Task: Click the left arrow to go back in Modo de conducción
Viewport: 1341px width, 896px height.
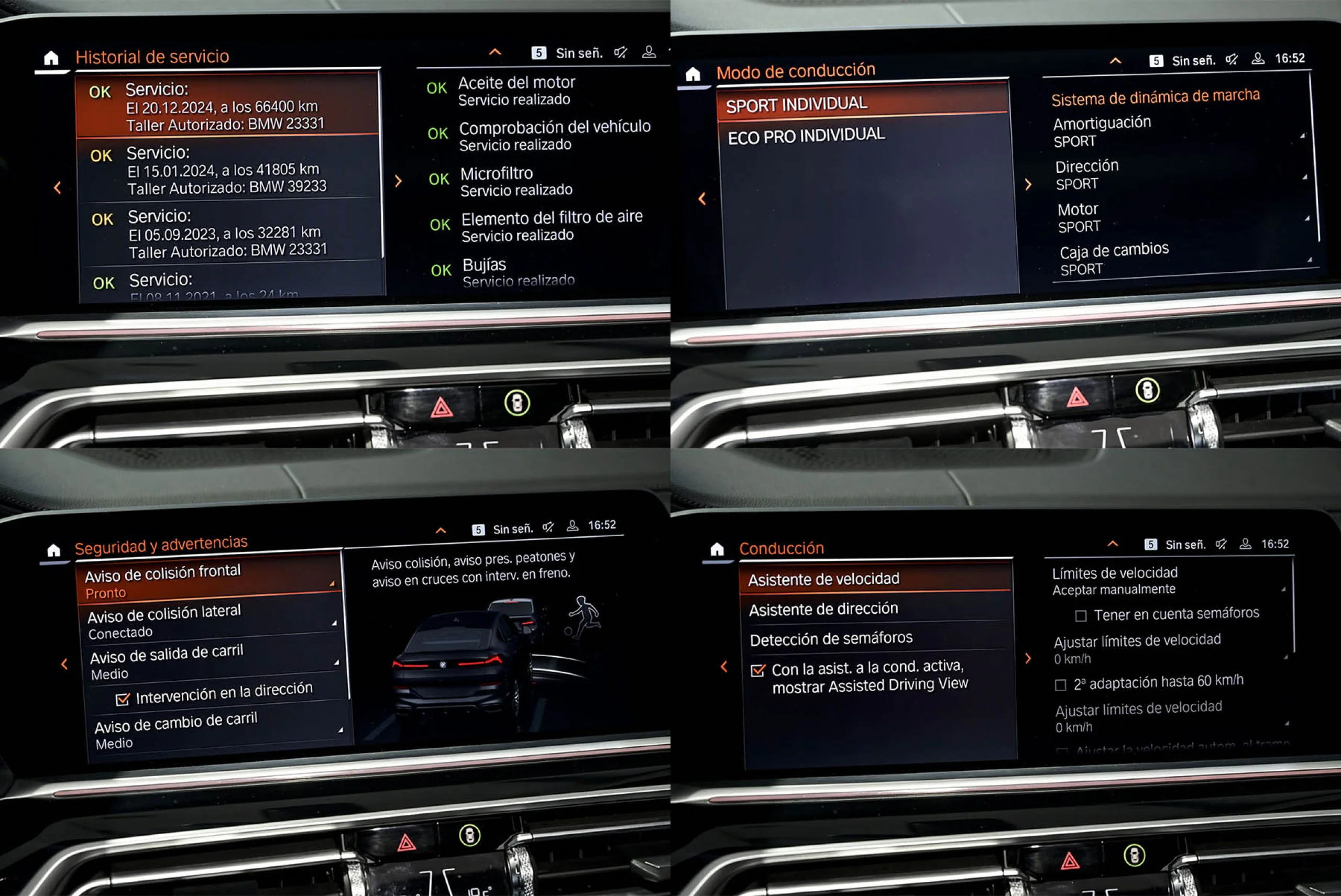Action: pos(701,199)
